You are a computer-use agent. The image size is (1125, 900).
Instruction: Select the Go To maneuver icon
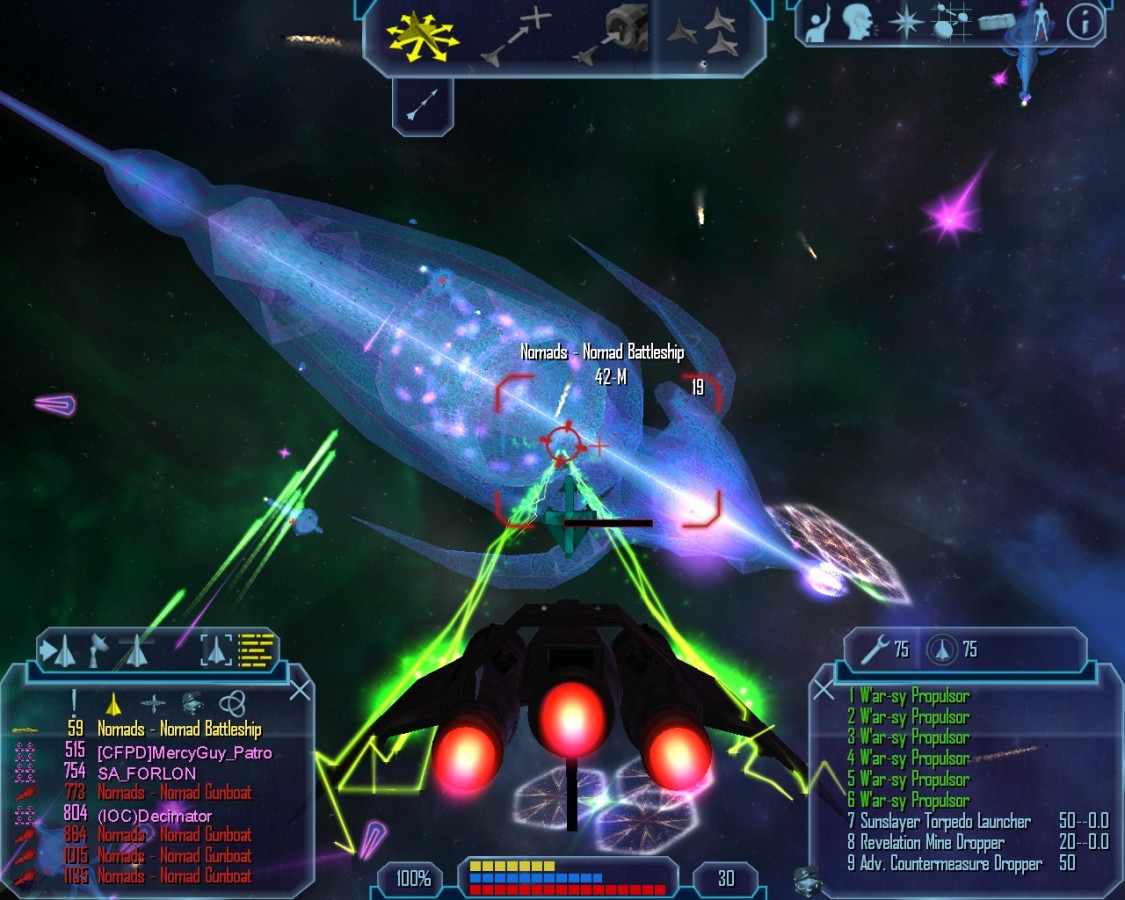(x=516, y=37)
